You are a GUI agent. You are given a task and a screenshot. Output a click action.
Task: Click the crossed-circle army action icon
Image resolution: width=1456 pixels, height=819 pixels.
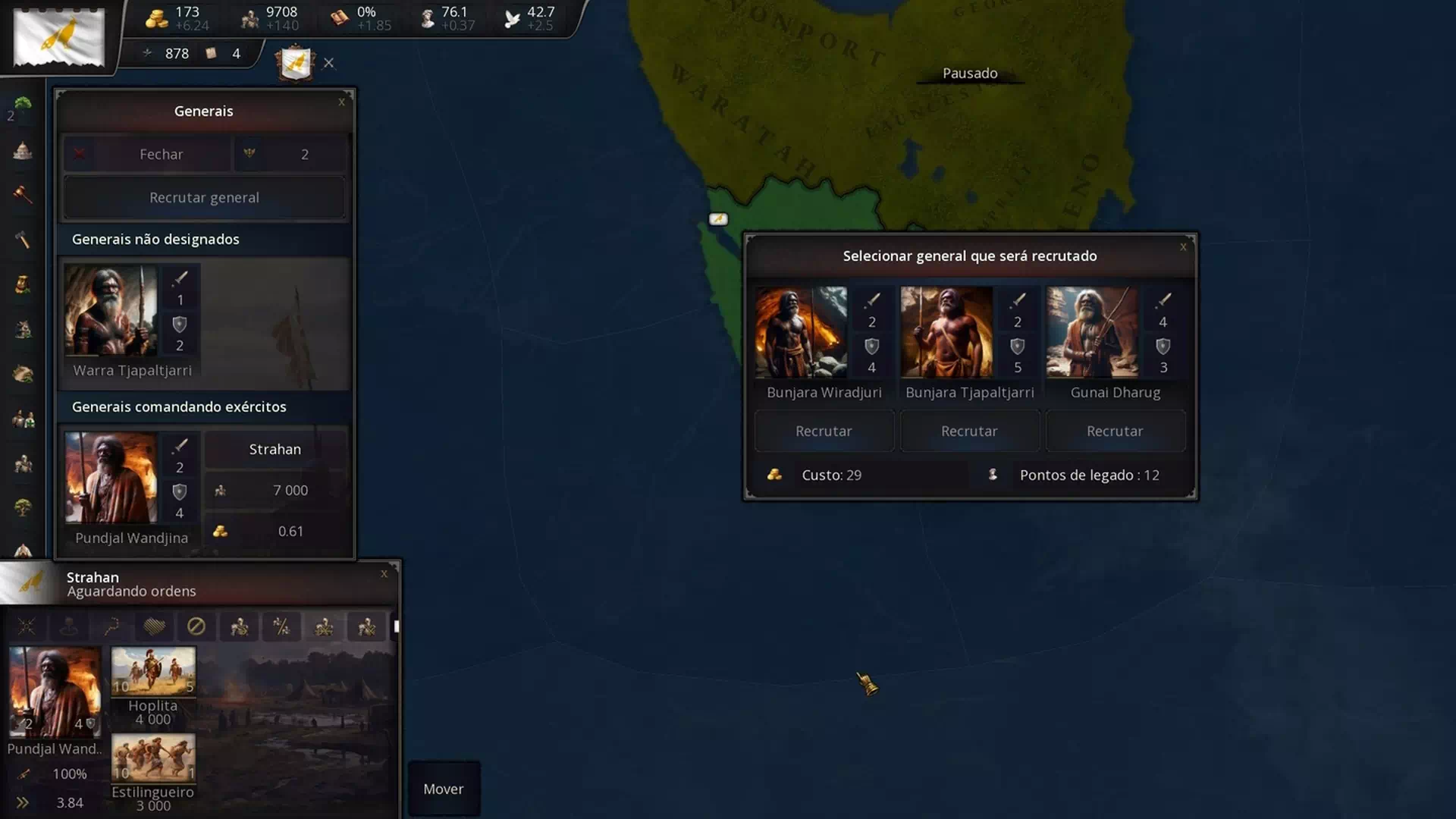196,626
